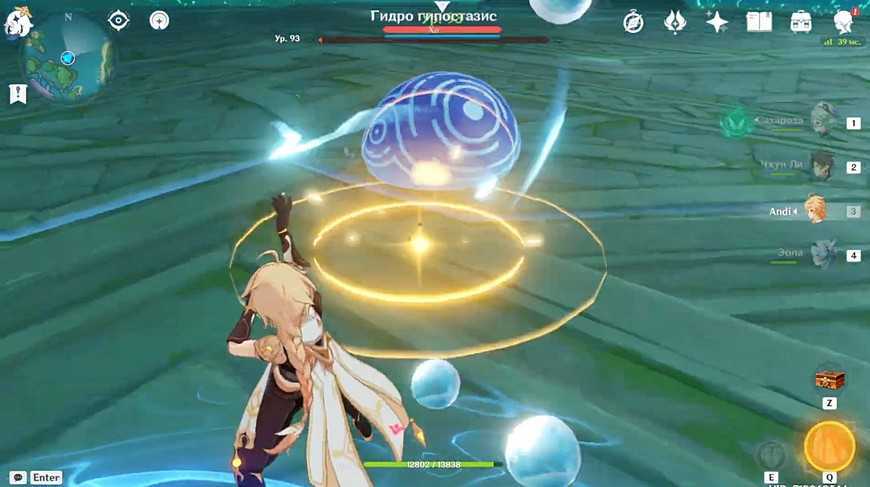The image size is (870, 487).
Task: Toggle the elemental sight eye icon
Action: click(x=118, y=20)
